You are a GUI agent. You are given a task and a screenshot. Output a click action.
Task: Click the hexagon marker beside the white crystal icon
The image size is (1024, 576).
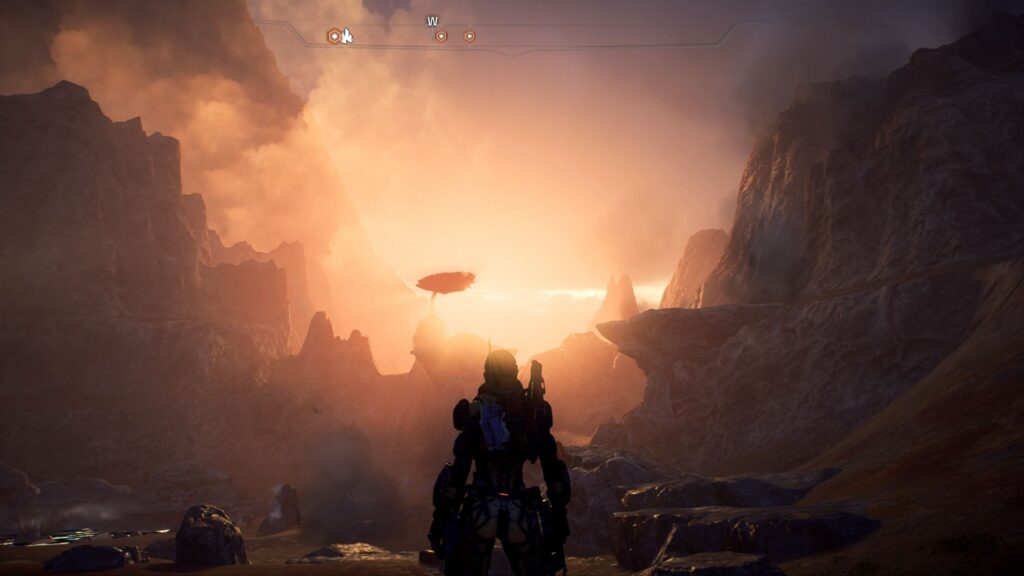click(333, 36)
